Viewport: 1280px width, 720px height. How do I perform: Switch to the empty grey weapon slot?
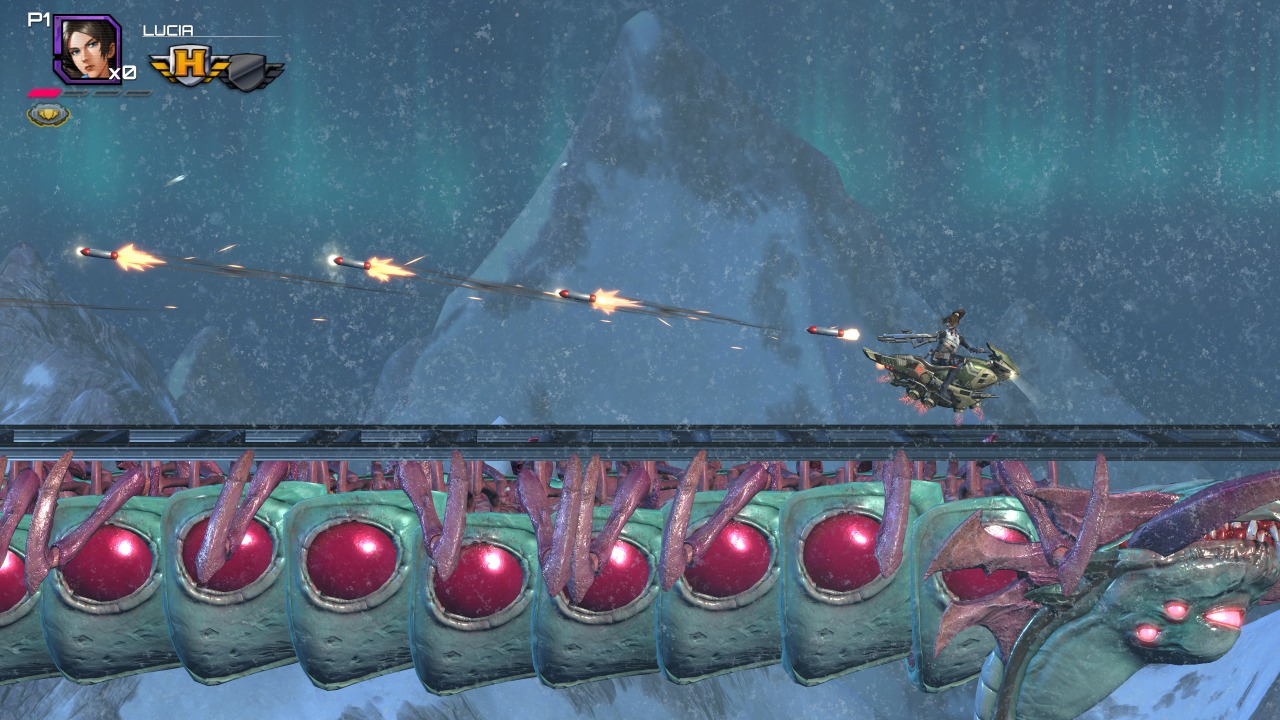[x=249, y=71]
